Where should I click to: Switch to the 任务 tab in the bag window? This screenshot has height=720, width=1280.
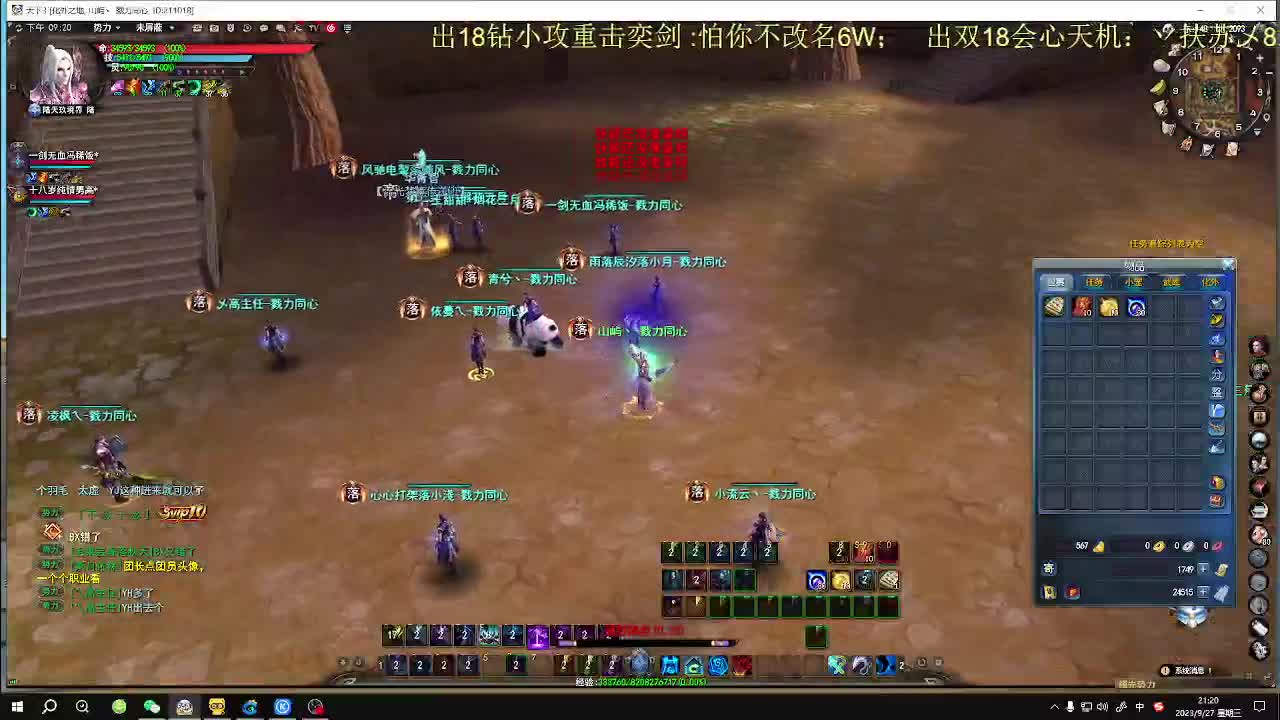(1092, 282)
